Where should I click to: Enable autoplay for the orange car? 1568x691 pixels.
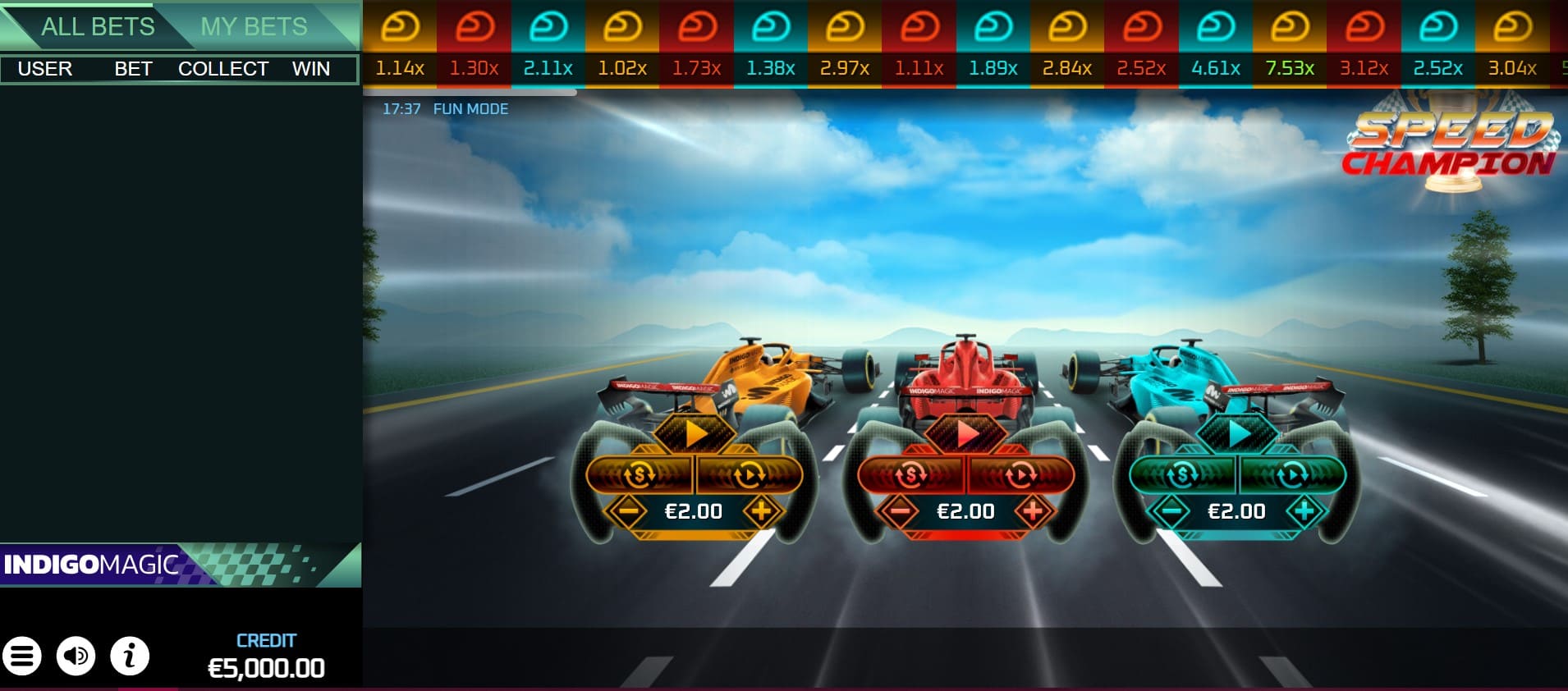point(749,474)
